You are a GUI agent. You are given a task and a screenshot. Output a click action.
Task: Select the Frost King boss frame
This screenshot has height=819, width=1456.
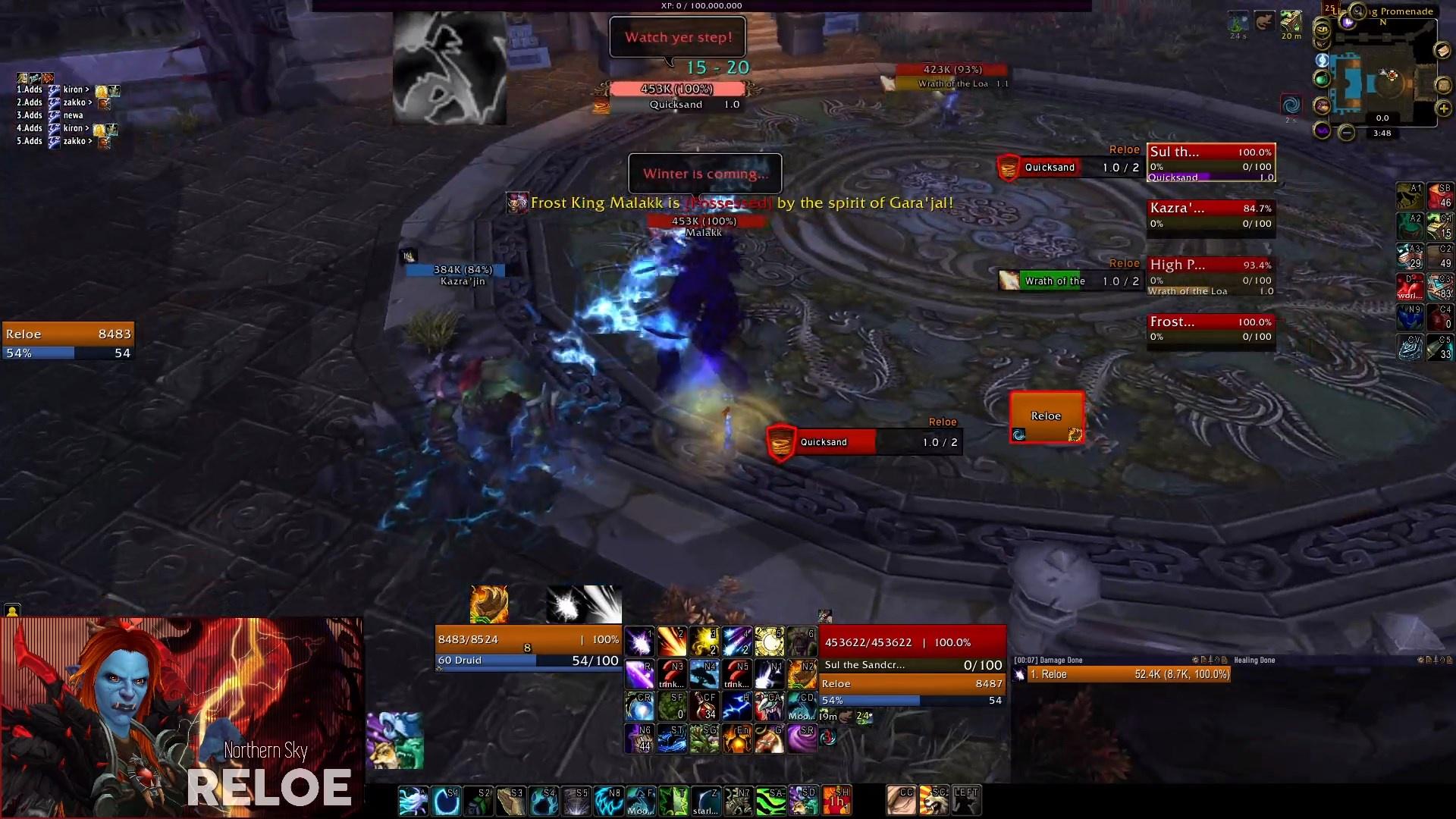tap(1210, 328)
